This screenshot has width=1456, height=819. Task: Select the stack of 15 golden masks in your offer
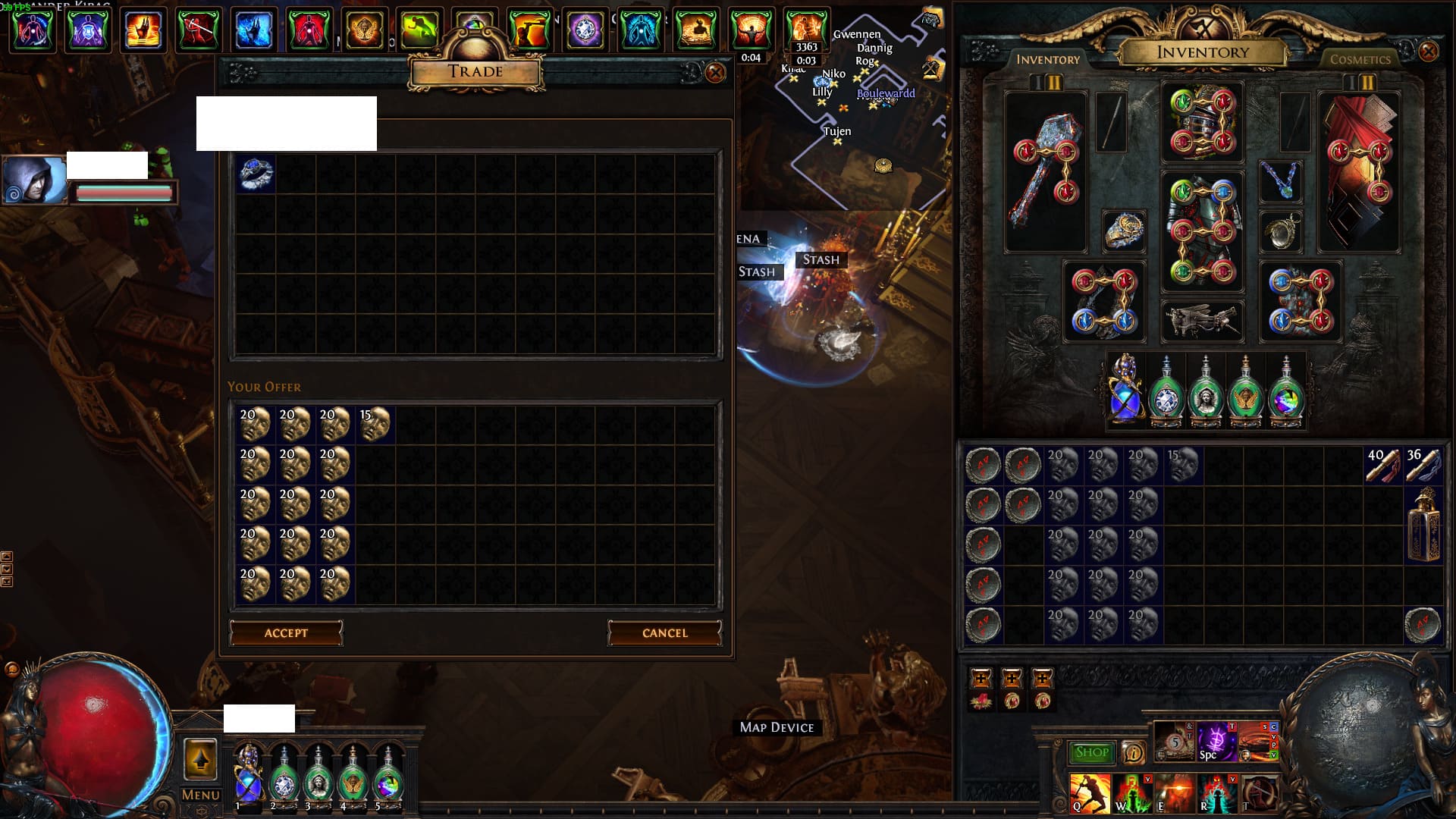pyautogui.click(x=374, y=424)
